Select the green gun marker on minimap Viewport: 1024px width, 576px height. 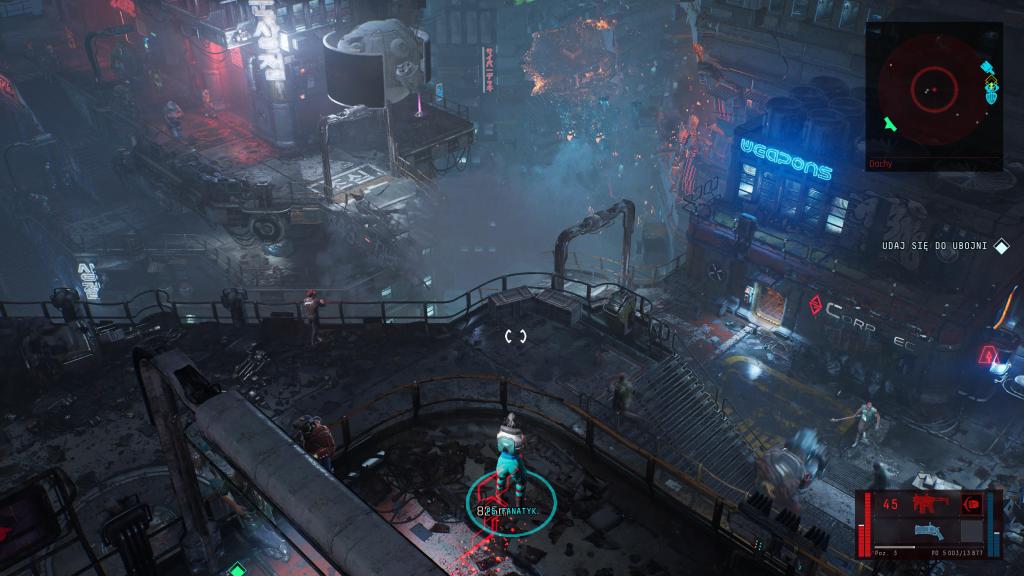[890, 125]
